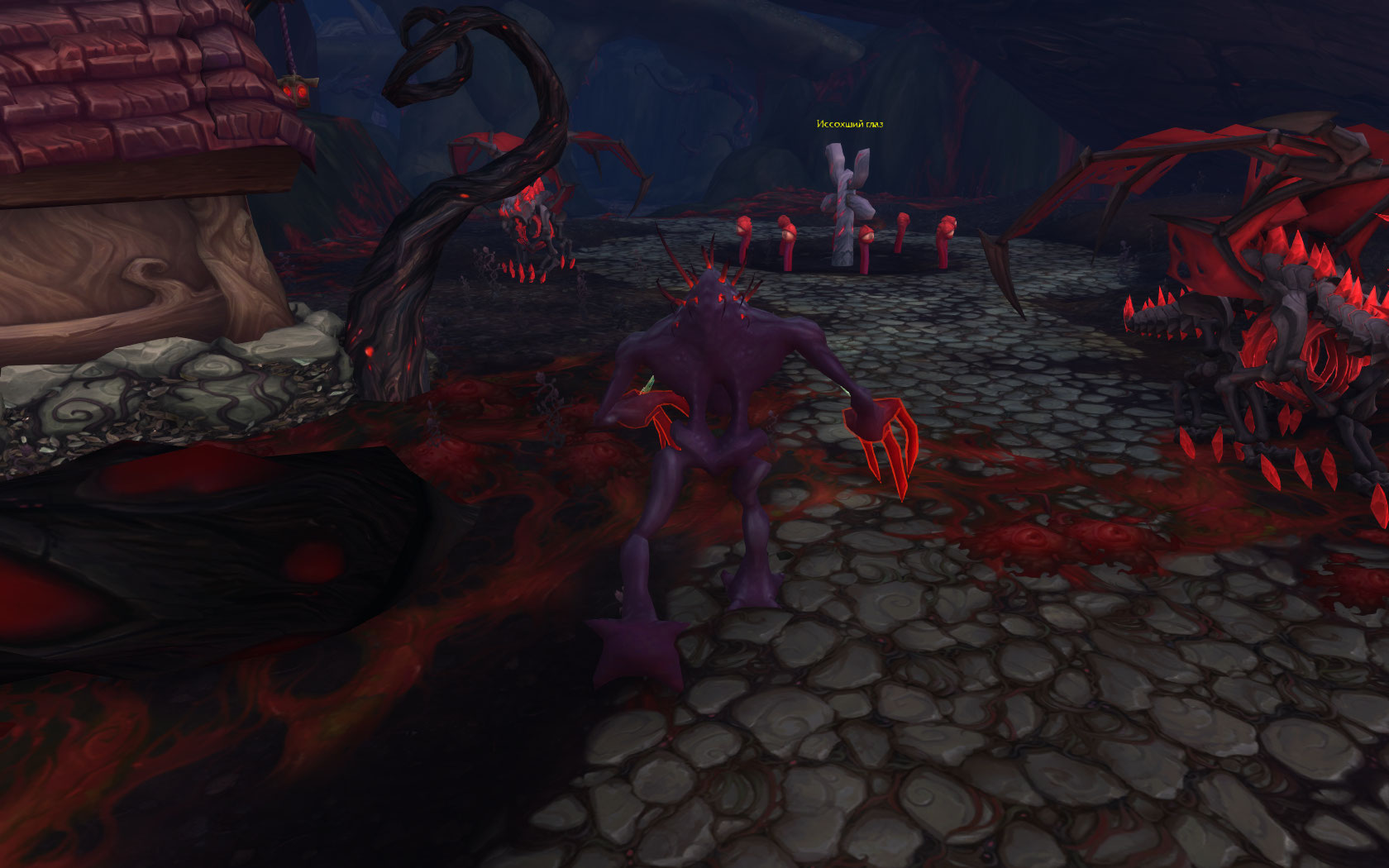Select the Иссохший глаз name label
This screenshot has height=868, width=1389.
pyautogui.click(x=849, y=124)
